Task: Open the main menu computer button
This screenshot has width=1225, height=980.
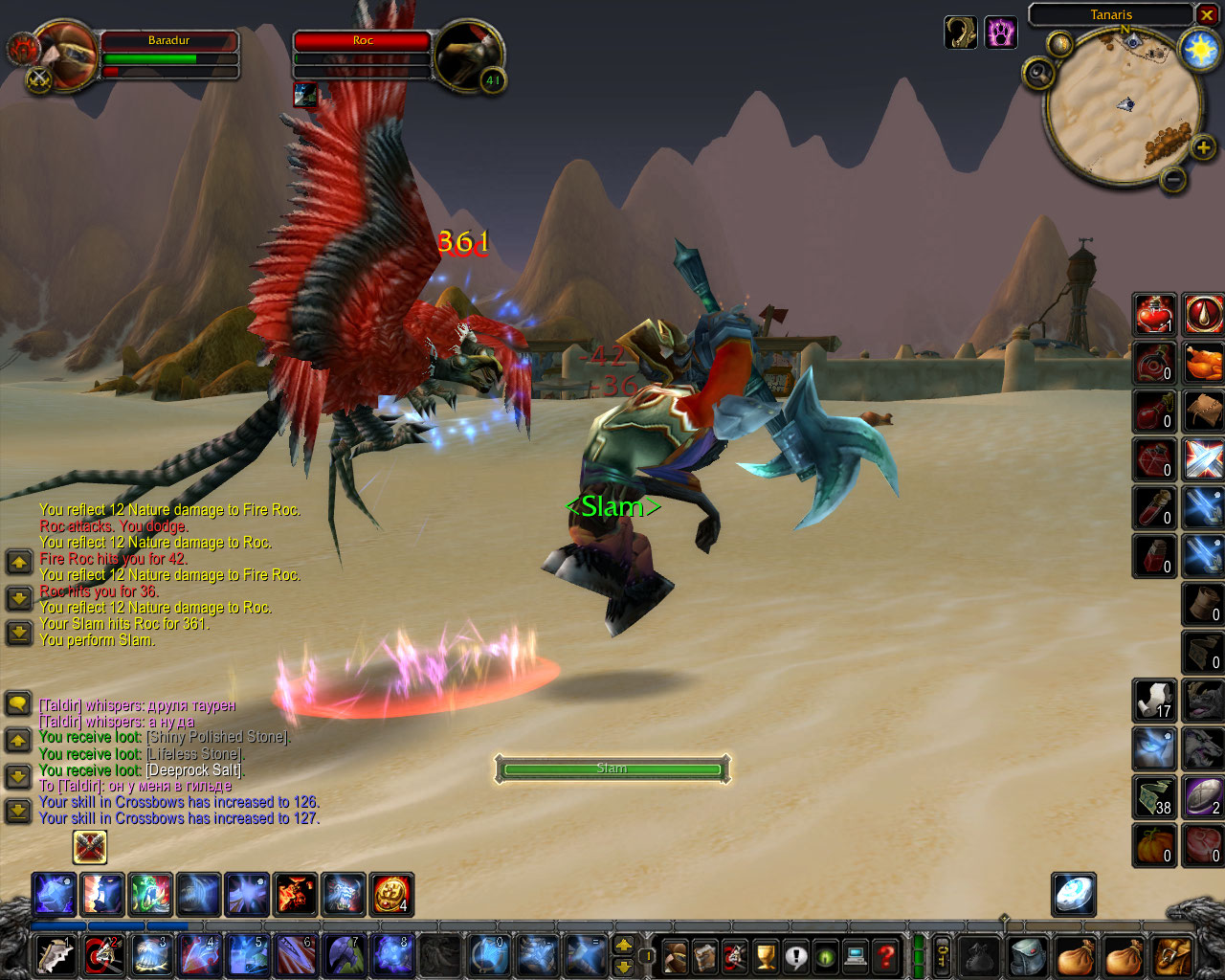Action: click(x=856, y=956)
